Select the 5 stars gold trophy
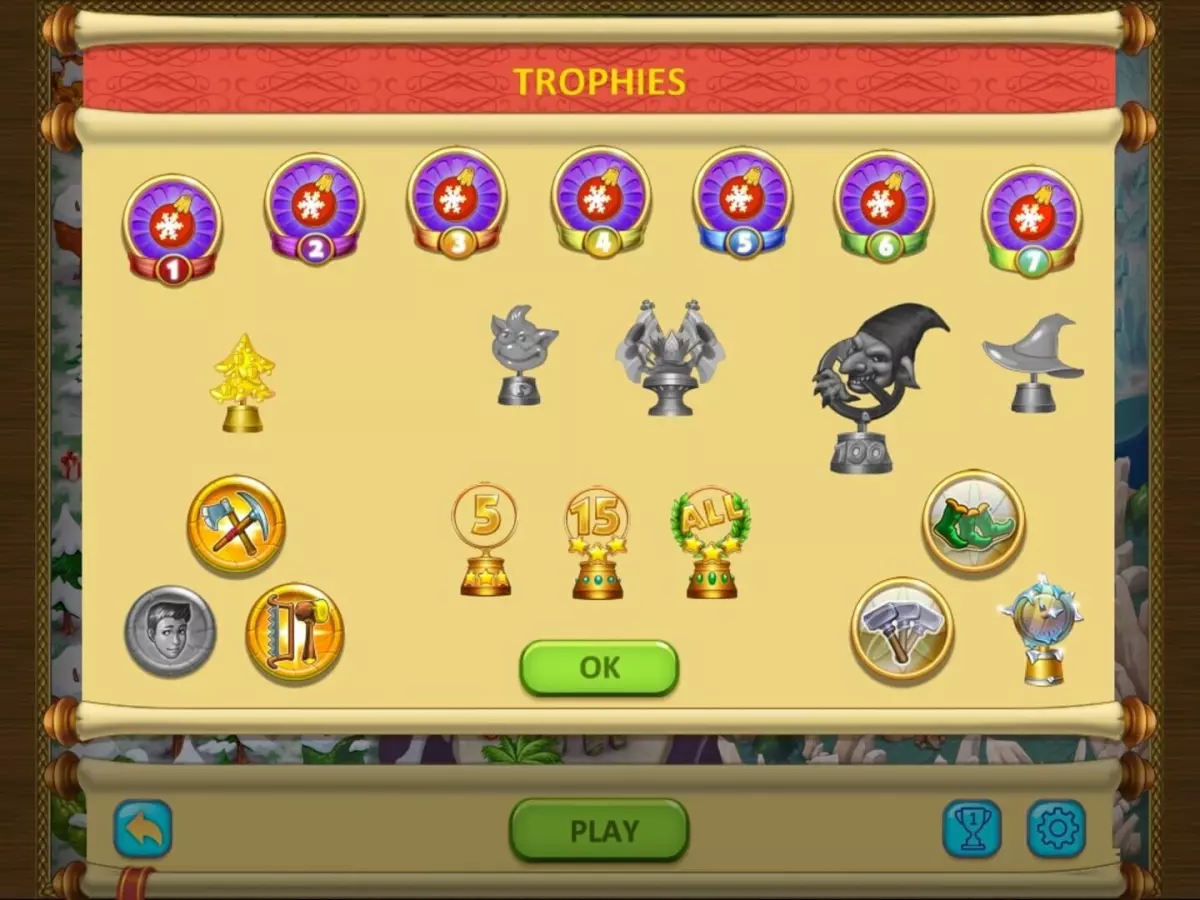The height and width of the screenshot is (900, 1200). point(485,540)
